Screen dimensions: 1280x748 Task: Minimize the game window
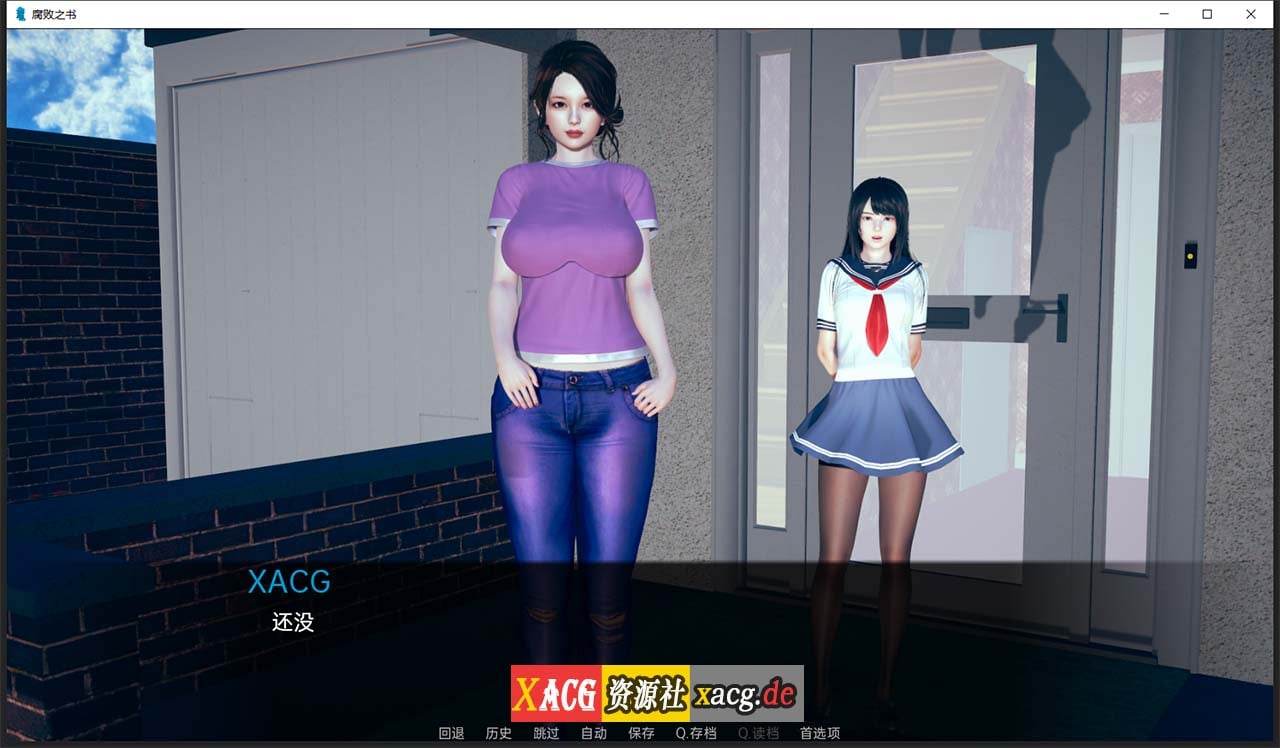click(1163, 14)
